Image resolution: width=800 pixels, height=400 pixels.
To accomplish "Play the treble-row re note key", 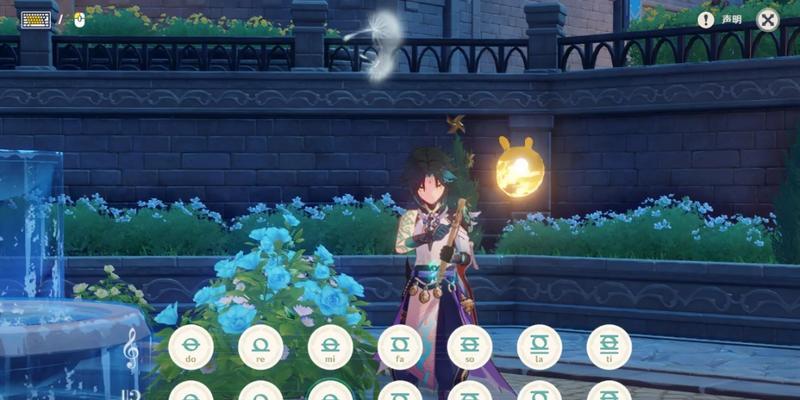I will [x=260, y=347].
